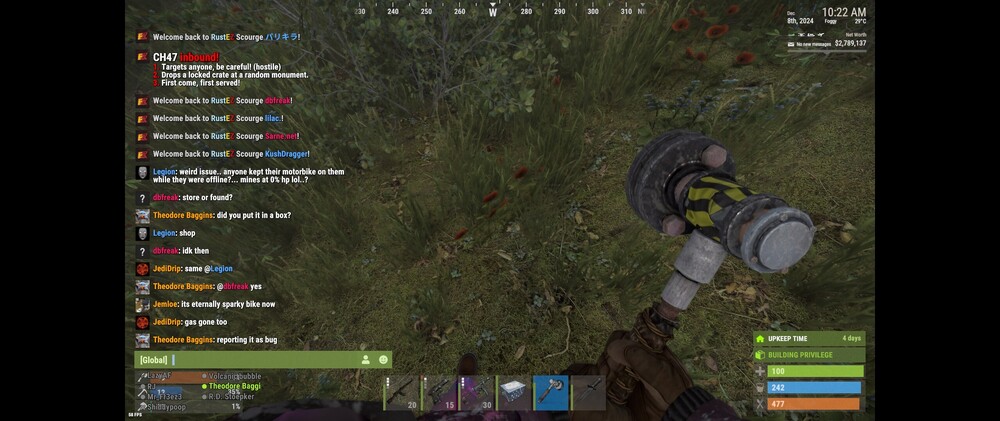Open the player list icon in chat bar
This screenshot has height=421, width=1000.
(366, 360)
